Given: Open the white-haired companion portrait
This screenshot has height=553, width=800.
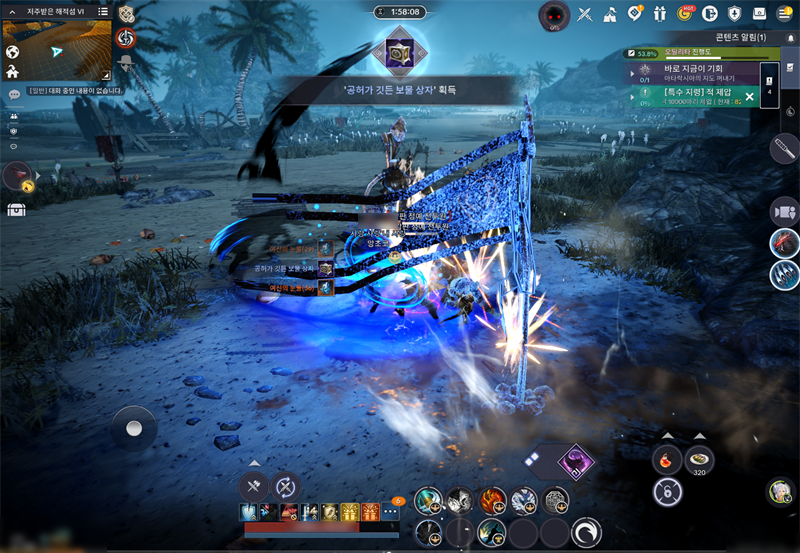Looking at the screenshot, I should click(780, 491).
